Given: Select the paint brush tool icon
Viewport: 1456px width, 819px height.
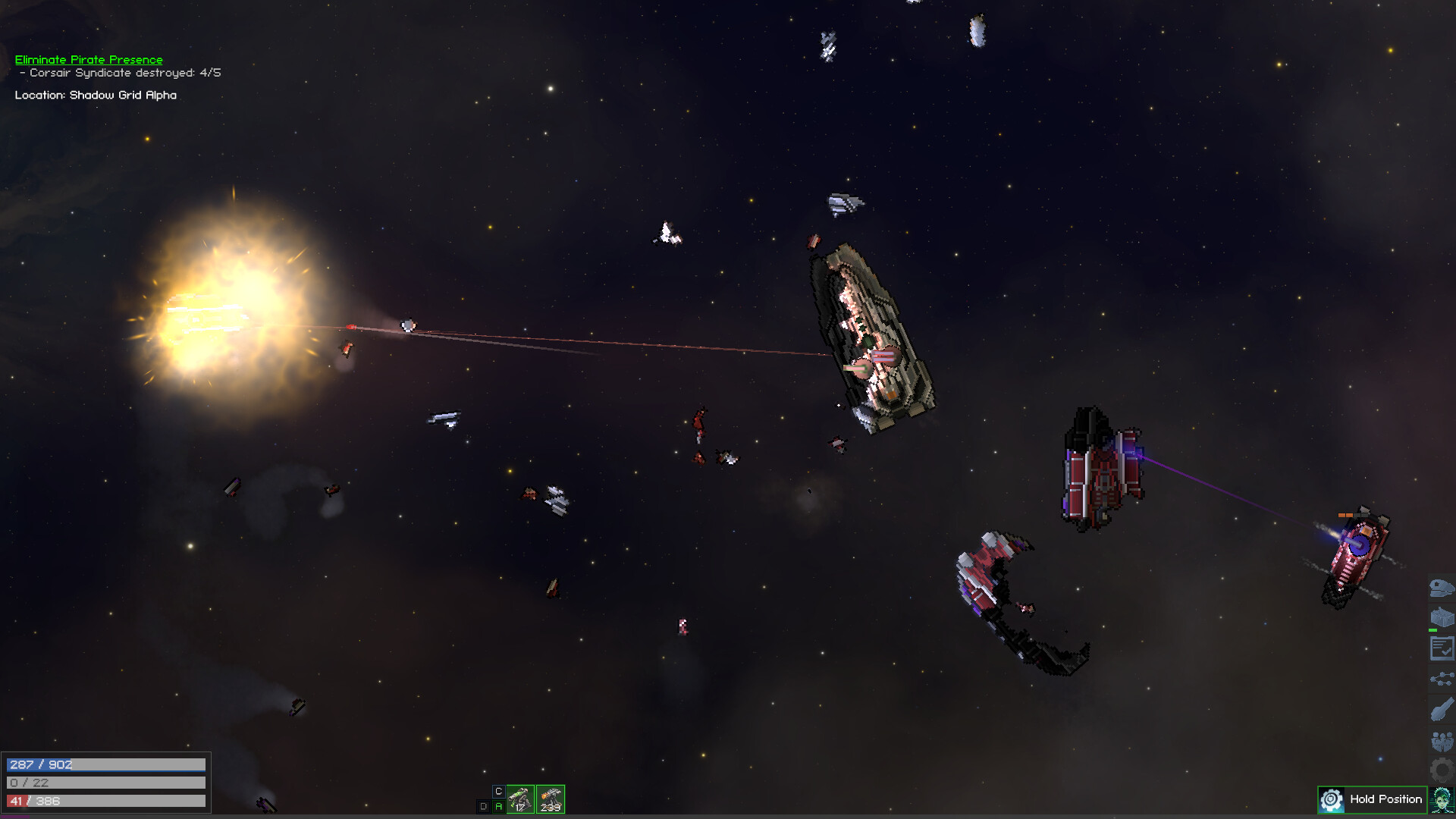Looking at the screenshot, I should (x=1442, y=707).
